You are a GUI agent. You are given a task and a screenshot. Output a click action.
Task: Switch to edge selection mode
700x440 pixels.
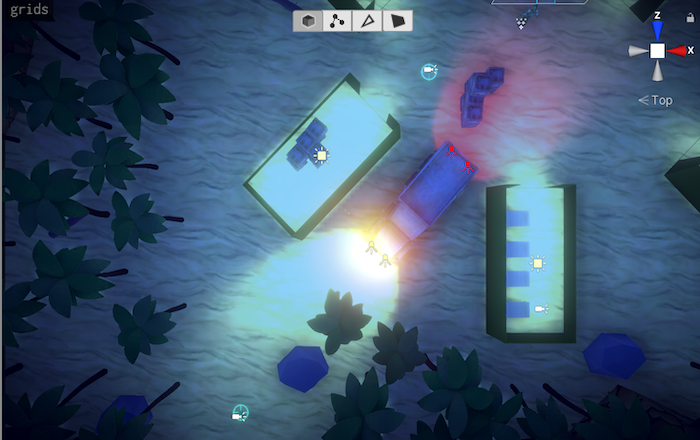368,21
